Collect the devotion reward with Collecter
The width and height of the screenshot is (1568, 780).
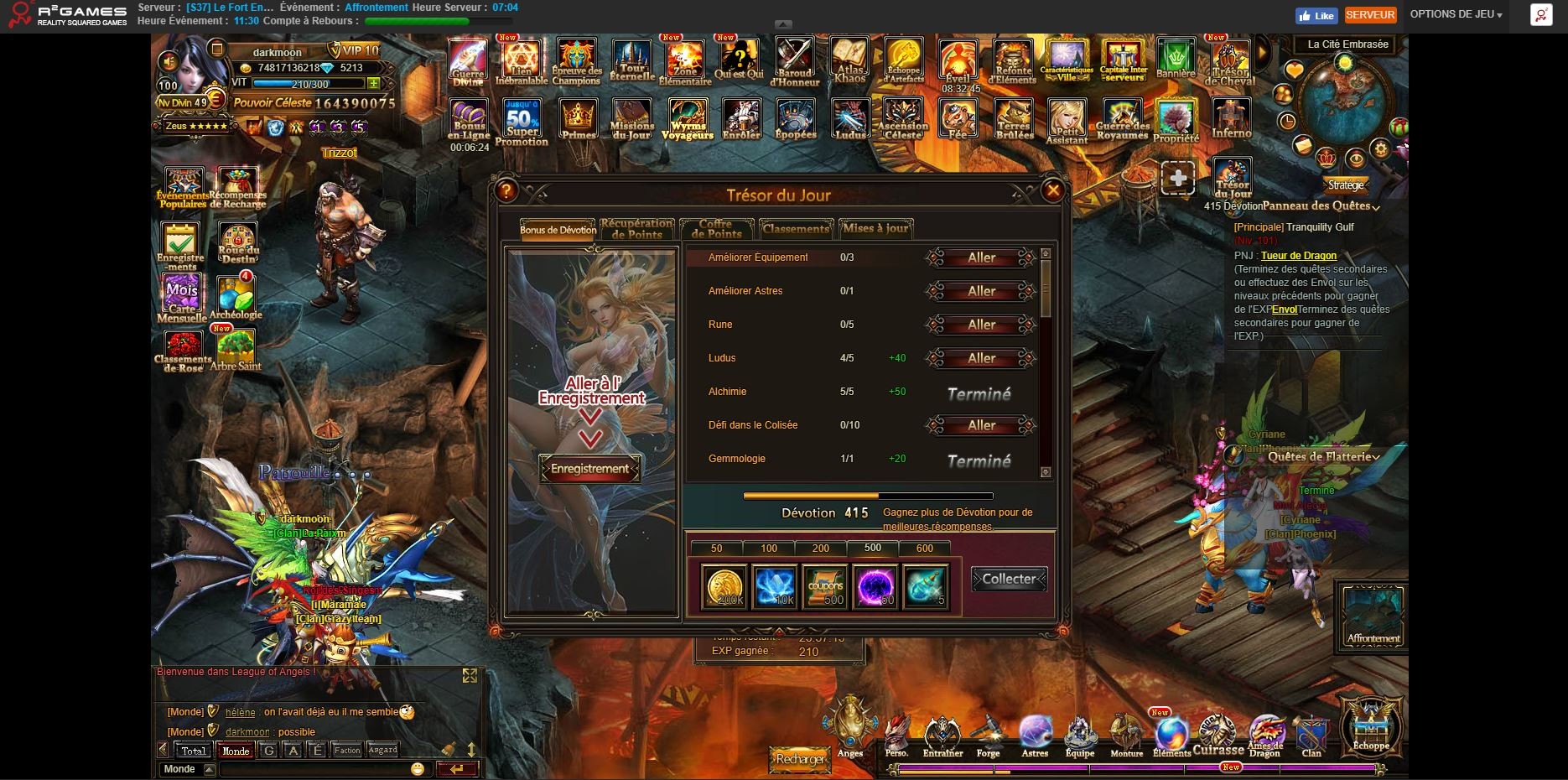(x=1009, y=580)
